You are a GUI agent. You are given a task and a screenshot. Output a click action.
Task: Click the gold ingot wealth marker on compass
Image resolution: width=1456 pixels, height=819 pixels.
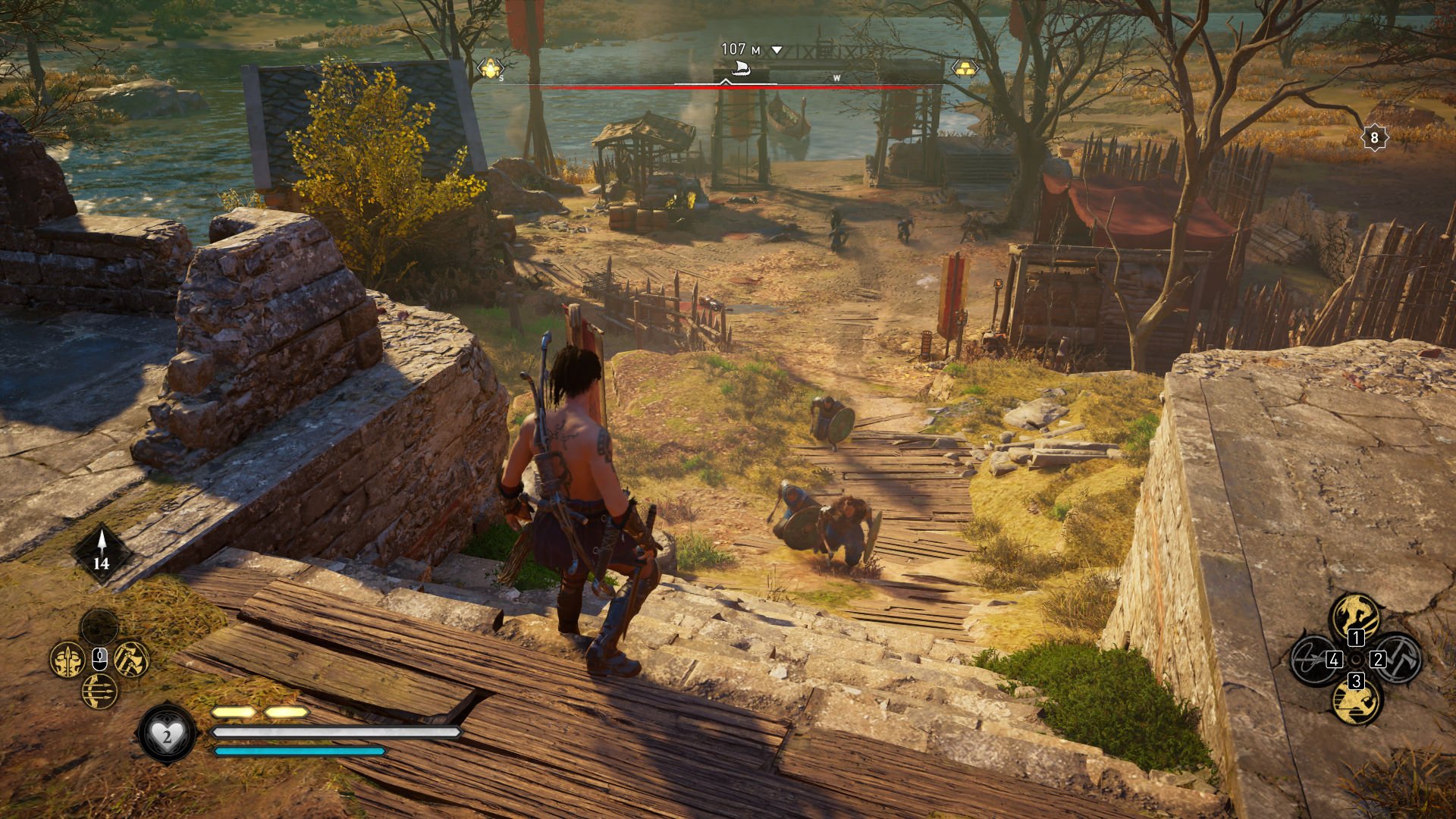point(965,68)
